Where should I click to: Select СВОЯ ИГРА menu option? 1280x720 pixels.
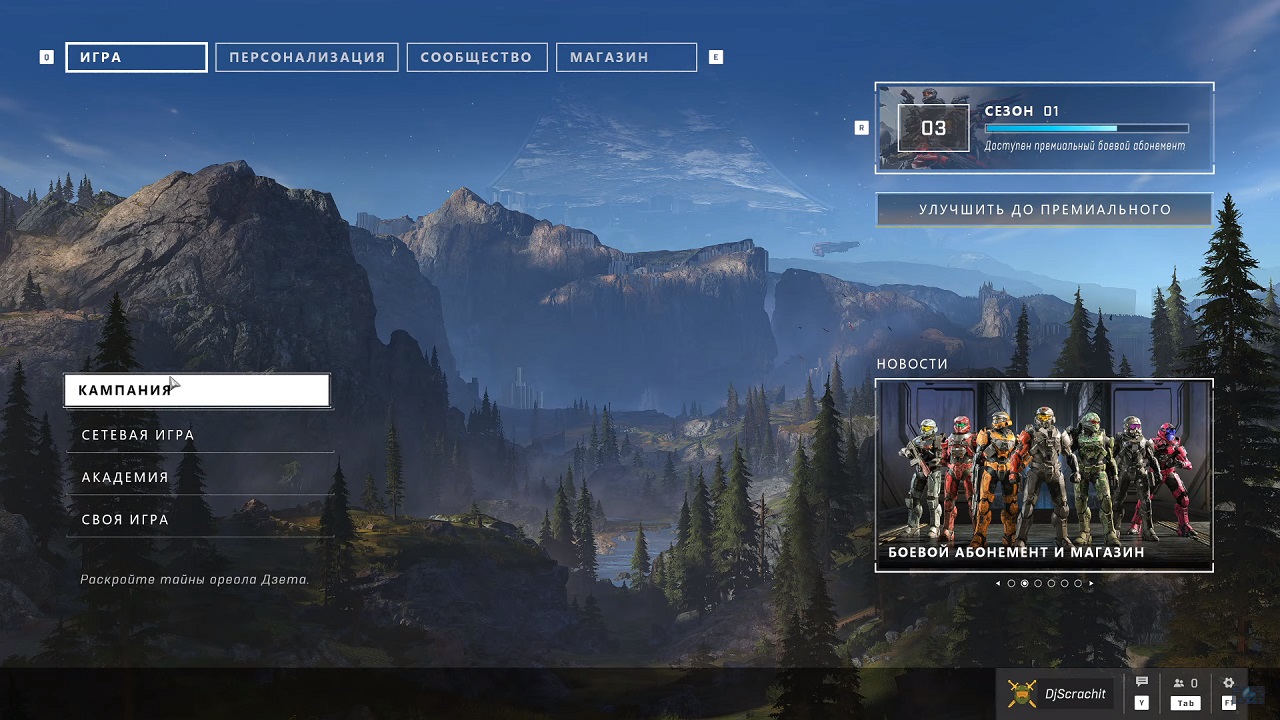[199, 519]
